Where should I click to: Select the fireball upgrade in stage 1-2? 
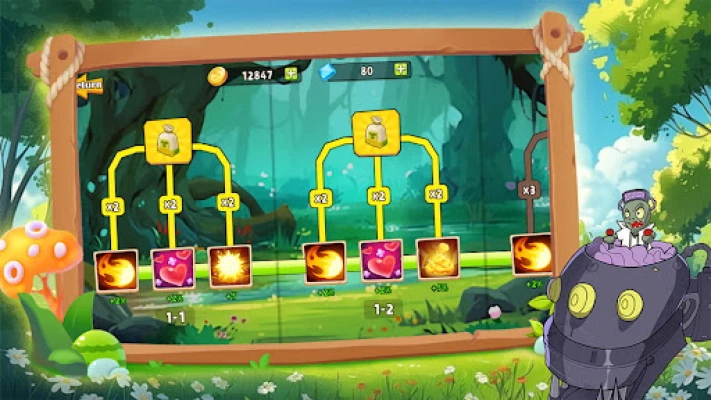coord(324,261)
